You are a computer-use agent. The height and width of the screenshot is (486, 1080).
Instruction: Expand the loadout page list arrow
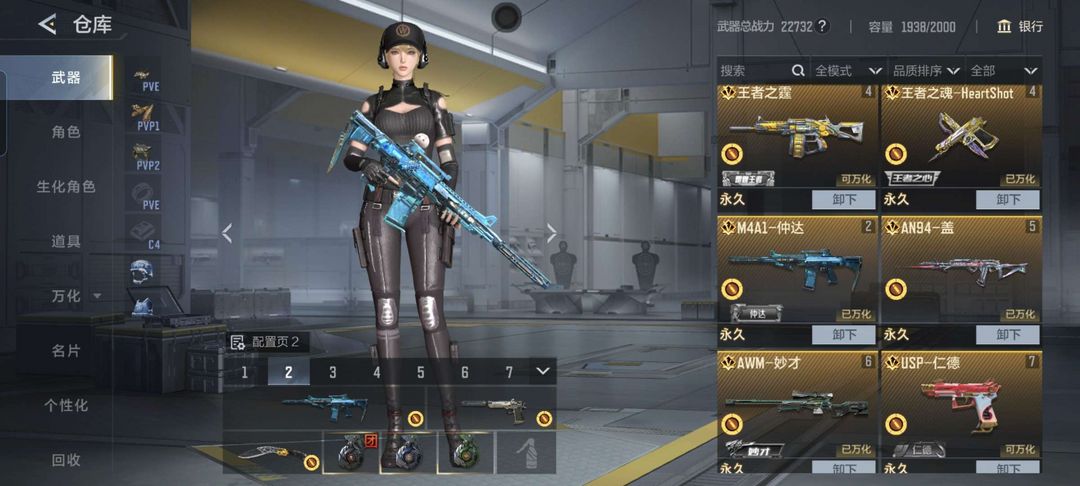click(x=542, y=371)
